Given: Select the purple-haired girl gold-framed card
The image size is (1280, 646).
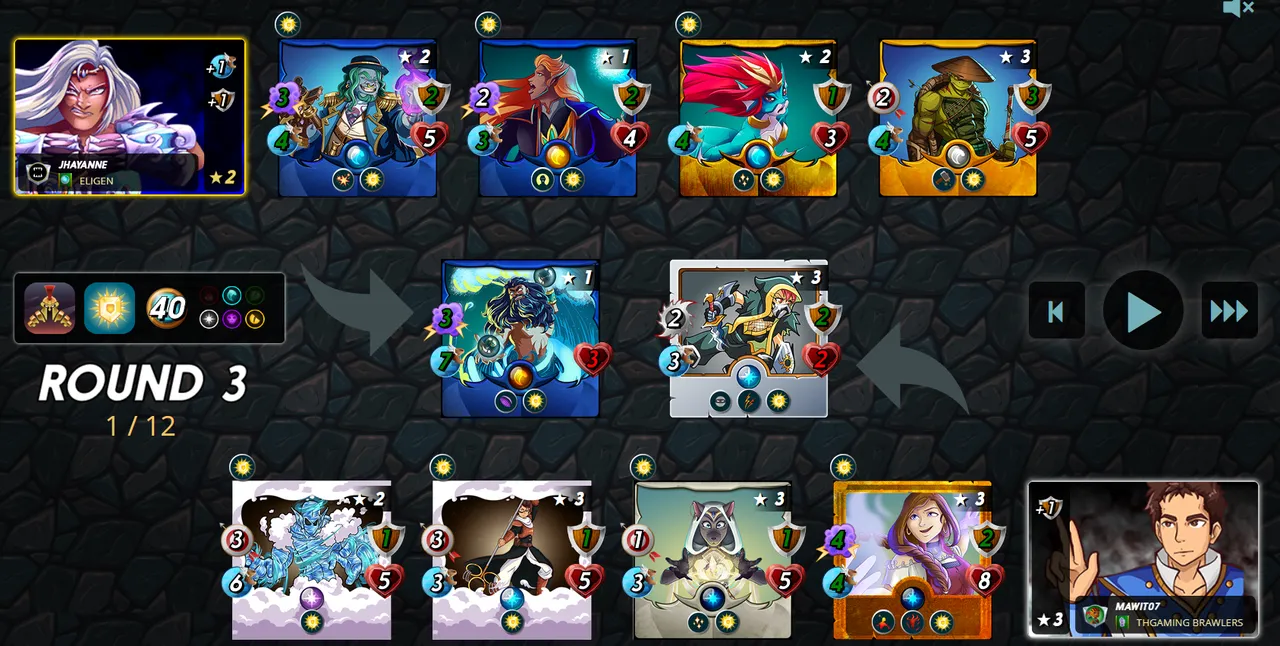Looking at the screenshot, I should [x=912, y=560].
